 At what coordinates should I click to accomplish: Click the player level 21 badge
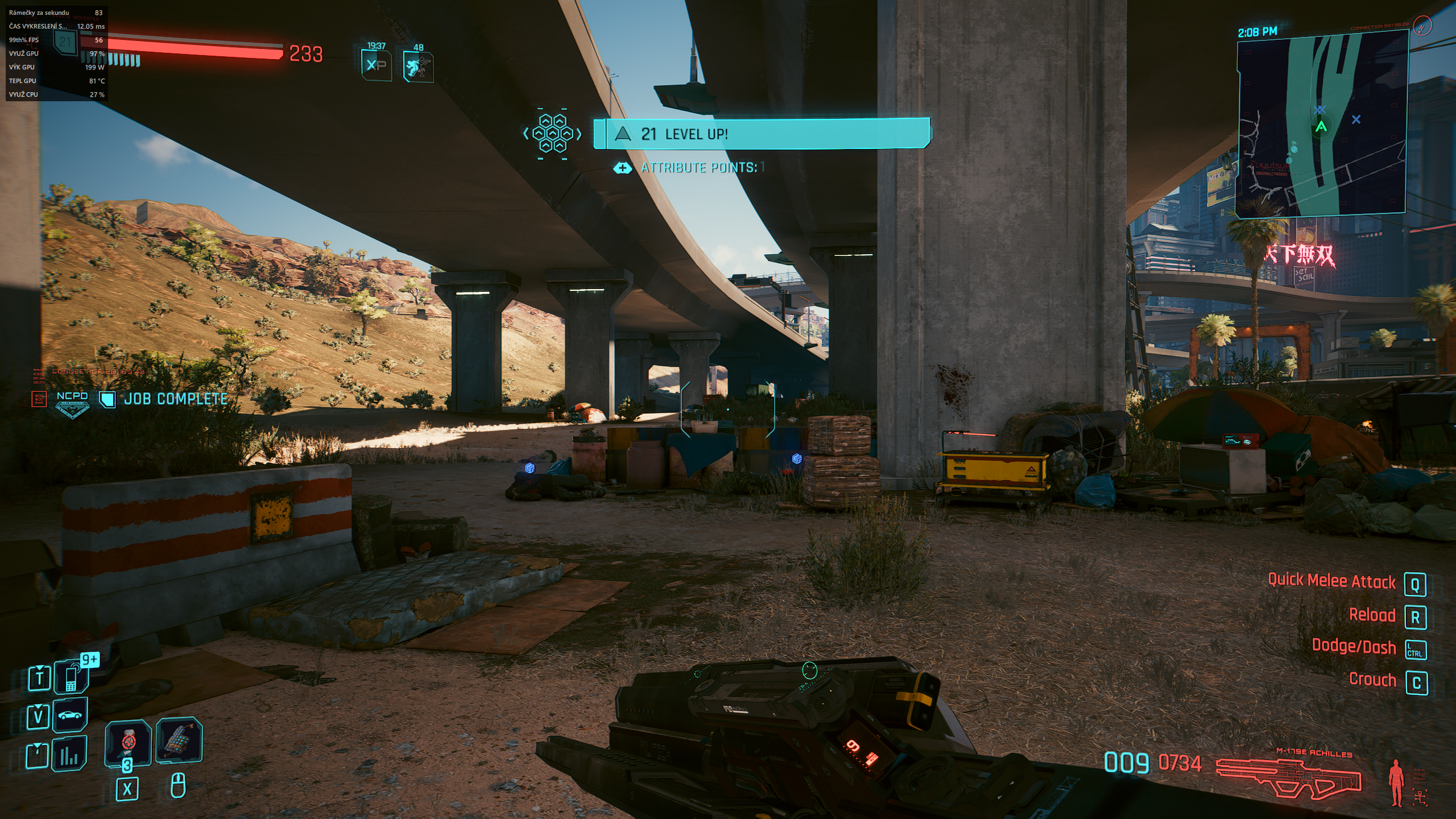click(65, 42)
